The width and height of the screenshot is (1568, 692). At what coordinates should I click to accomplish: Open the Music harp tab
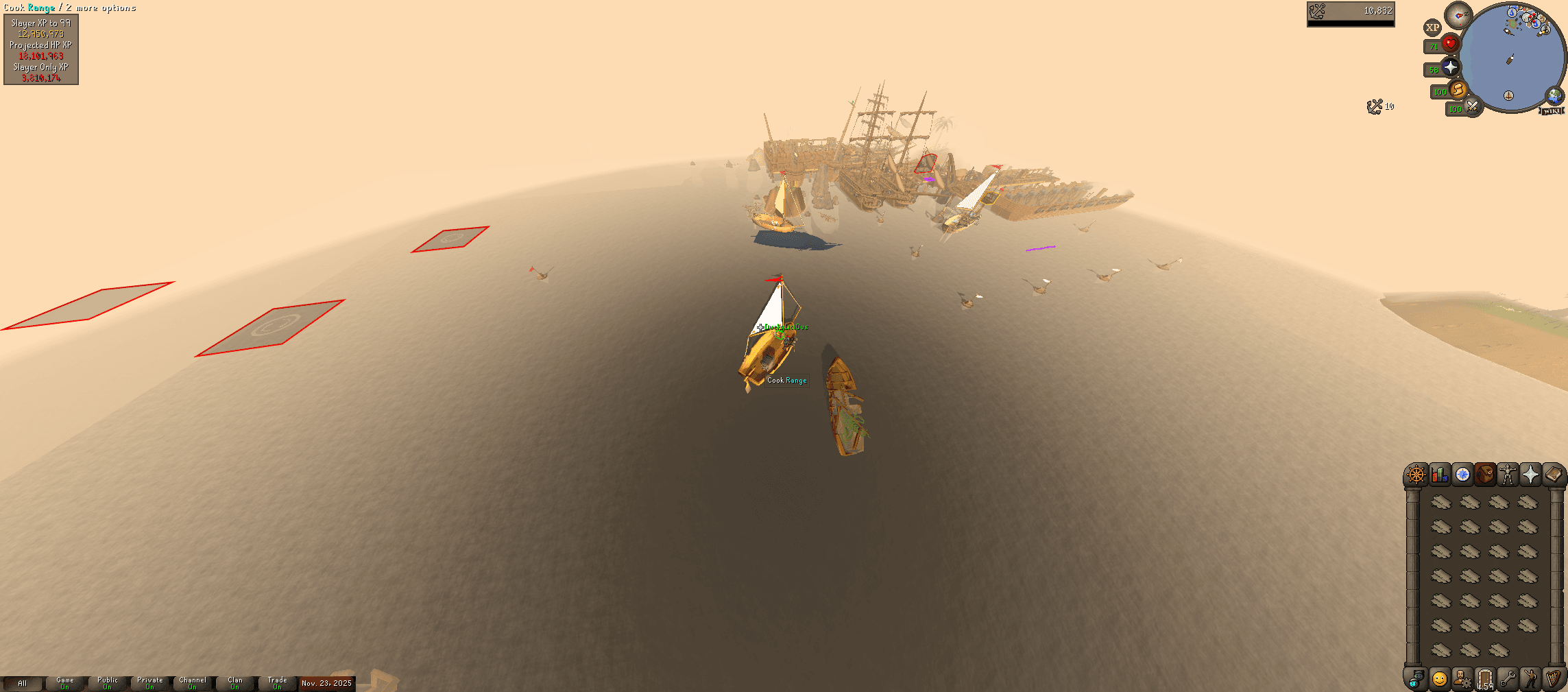pos(1554,680)
